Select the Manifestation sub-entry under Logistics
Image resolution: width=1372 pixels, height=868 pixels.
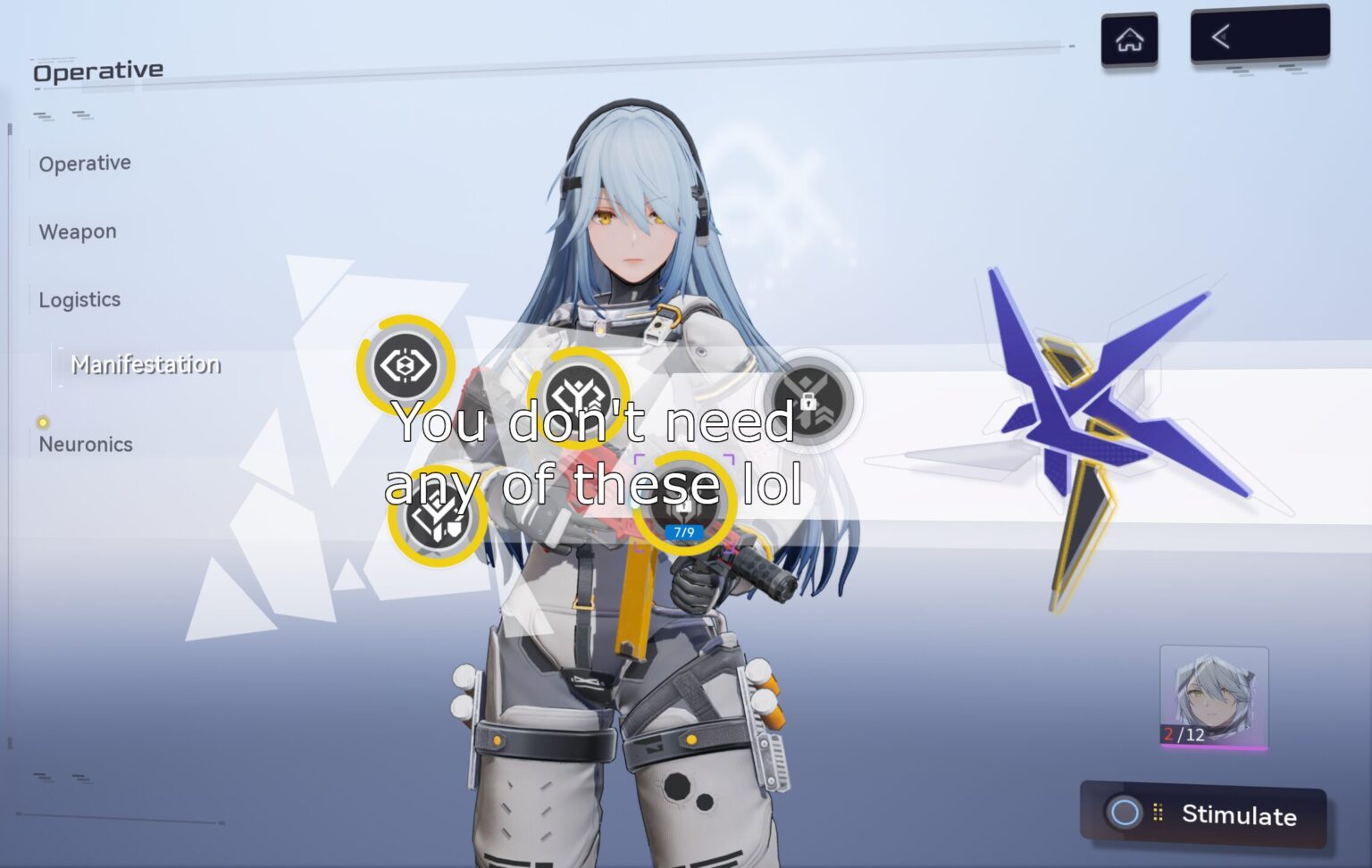[146, 364]
